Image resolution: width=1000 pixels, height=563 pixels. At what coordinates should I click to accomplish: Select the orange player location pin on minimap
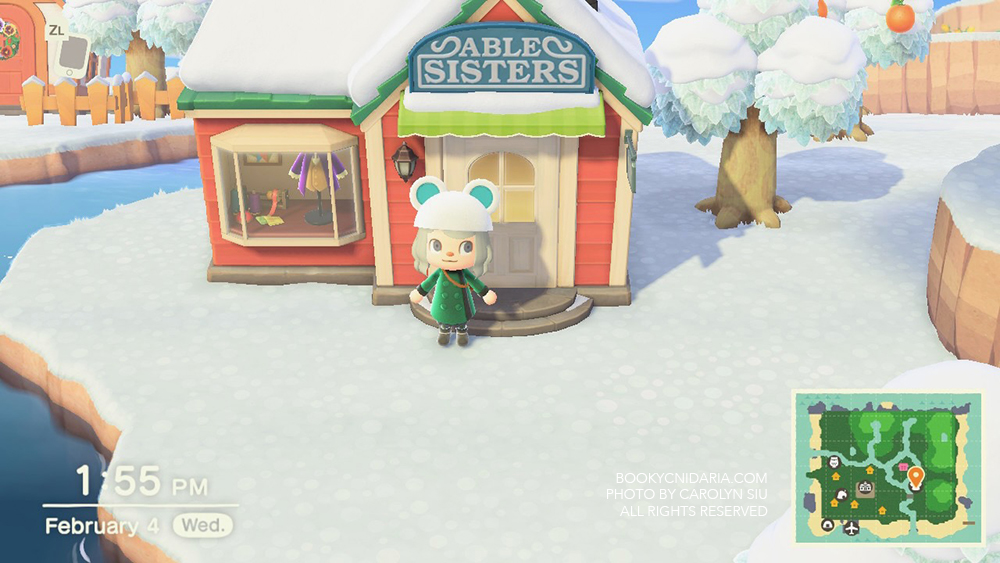click(x=915, y=478)
